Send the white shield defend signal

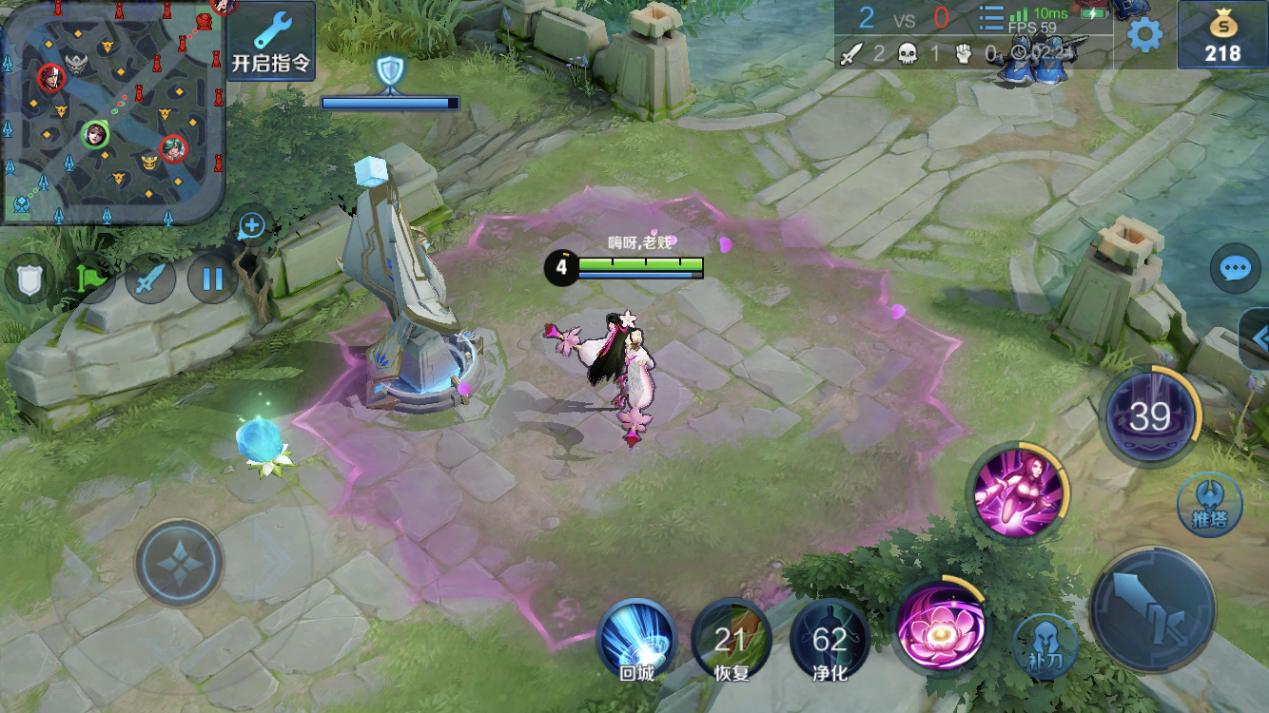click(29, 280)
